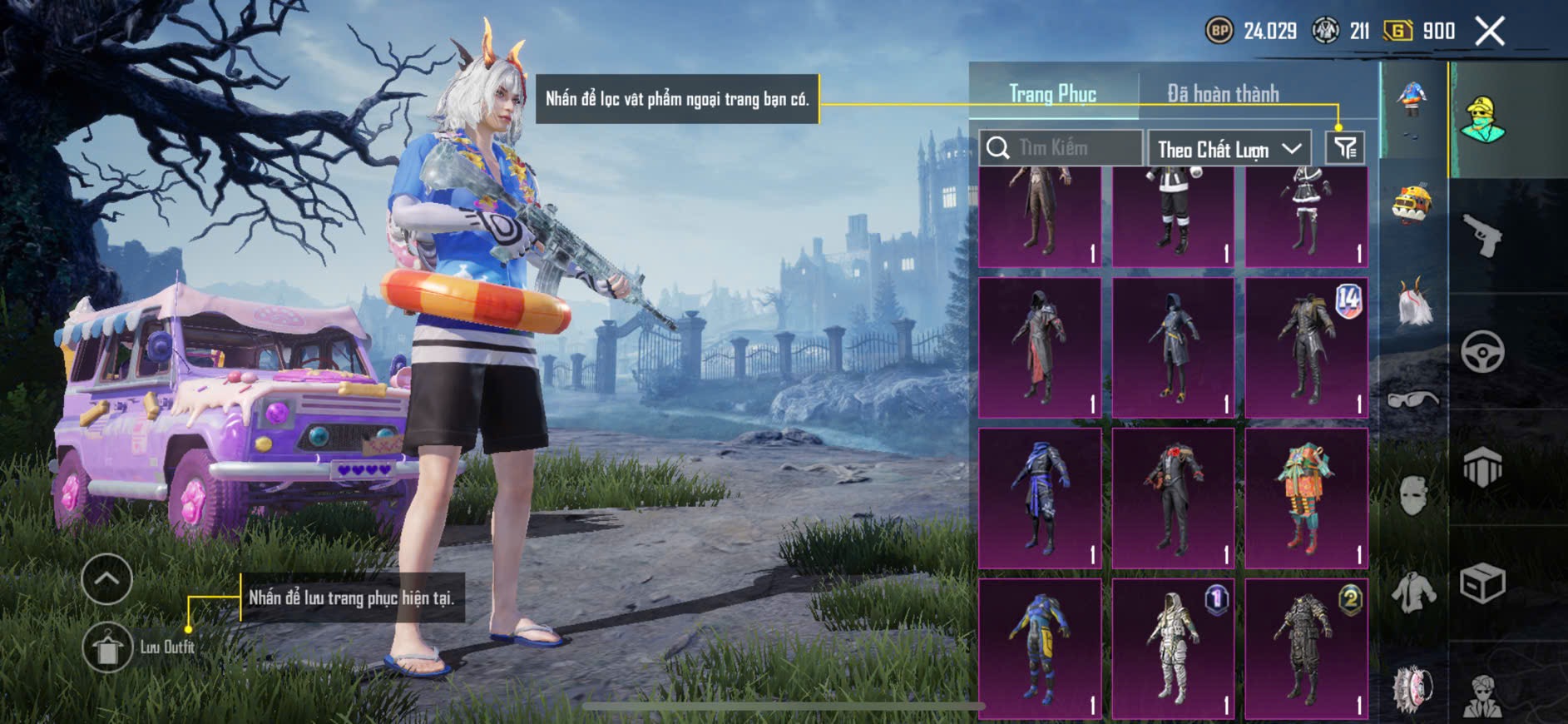Viewport: 1568px width, 724px height.
Task: Toggle the owned-items filter button
Action: pyautogui.click(x=1345, y=148)
